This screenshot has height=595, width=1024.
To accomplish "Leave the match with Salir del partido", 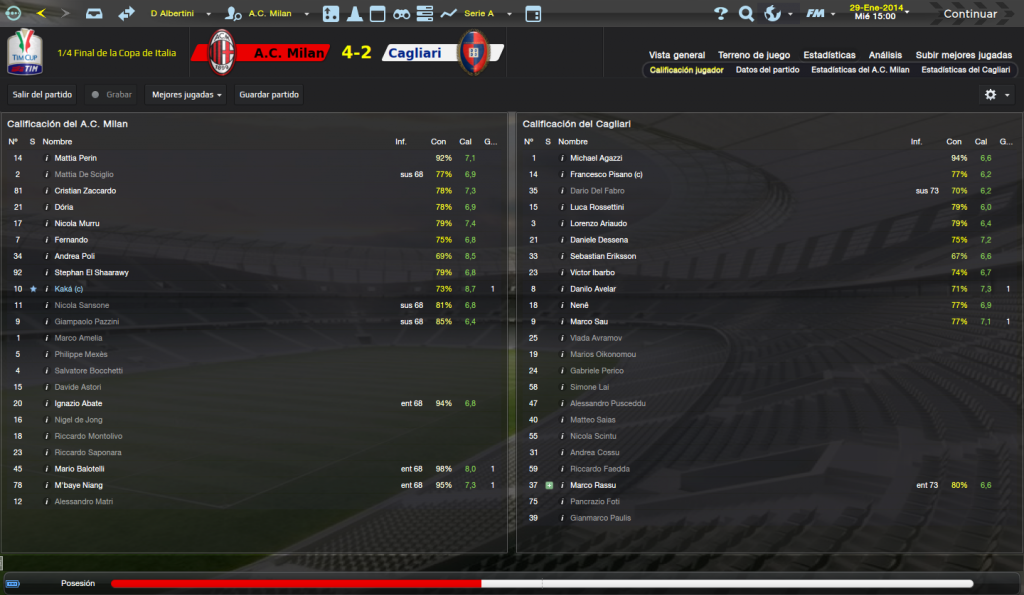I will [x=42, y=94].
